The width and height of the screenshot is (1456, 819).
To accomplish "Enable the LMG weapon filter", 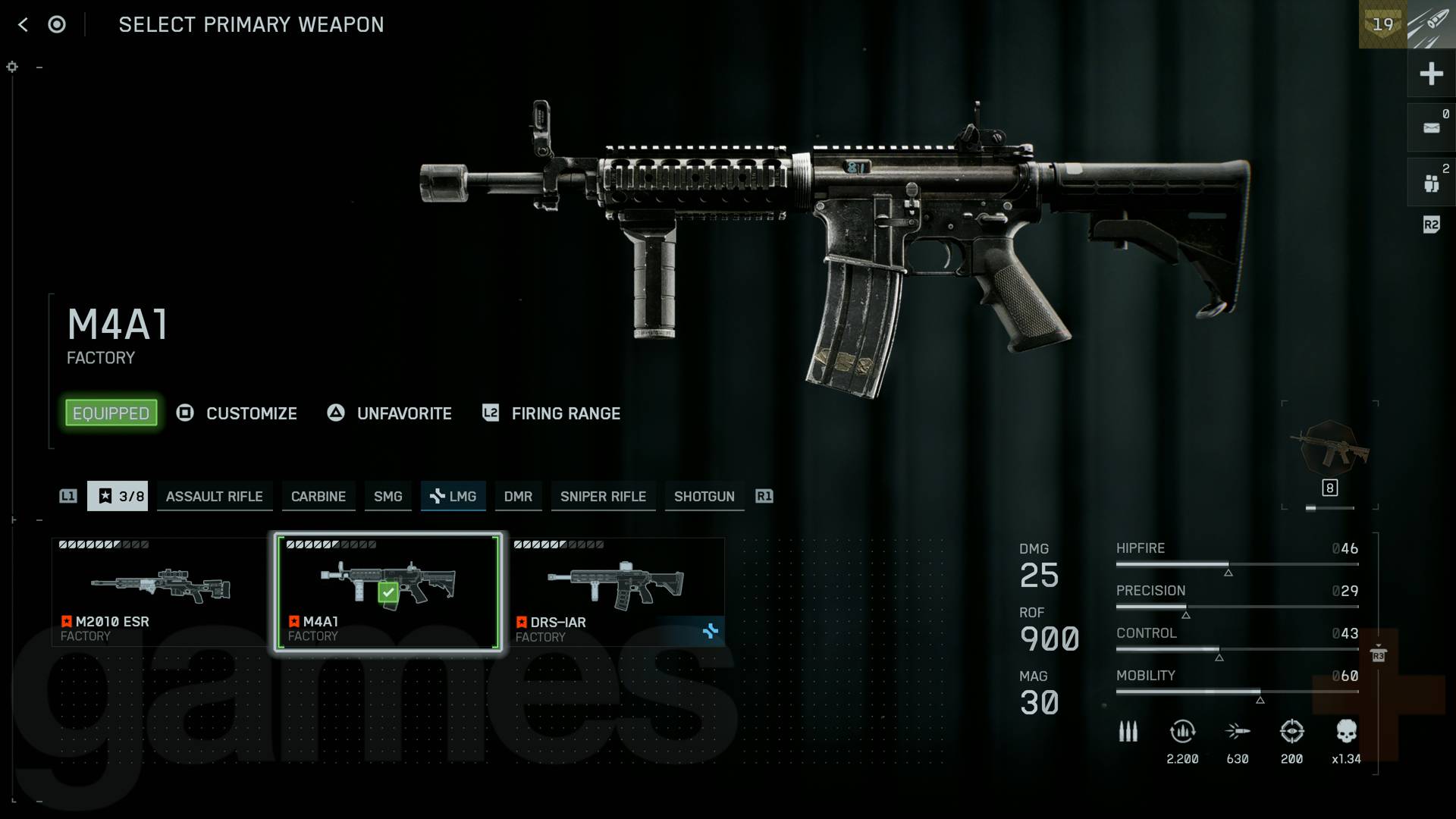I will [x=453, y=496].
